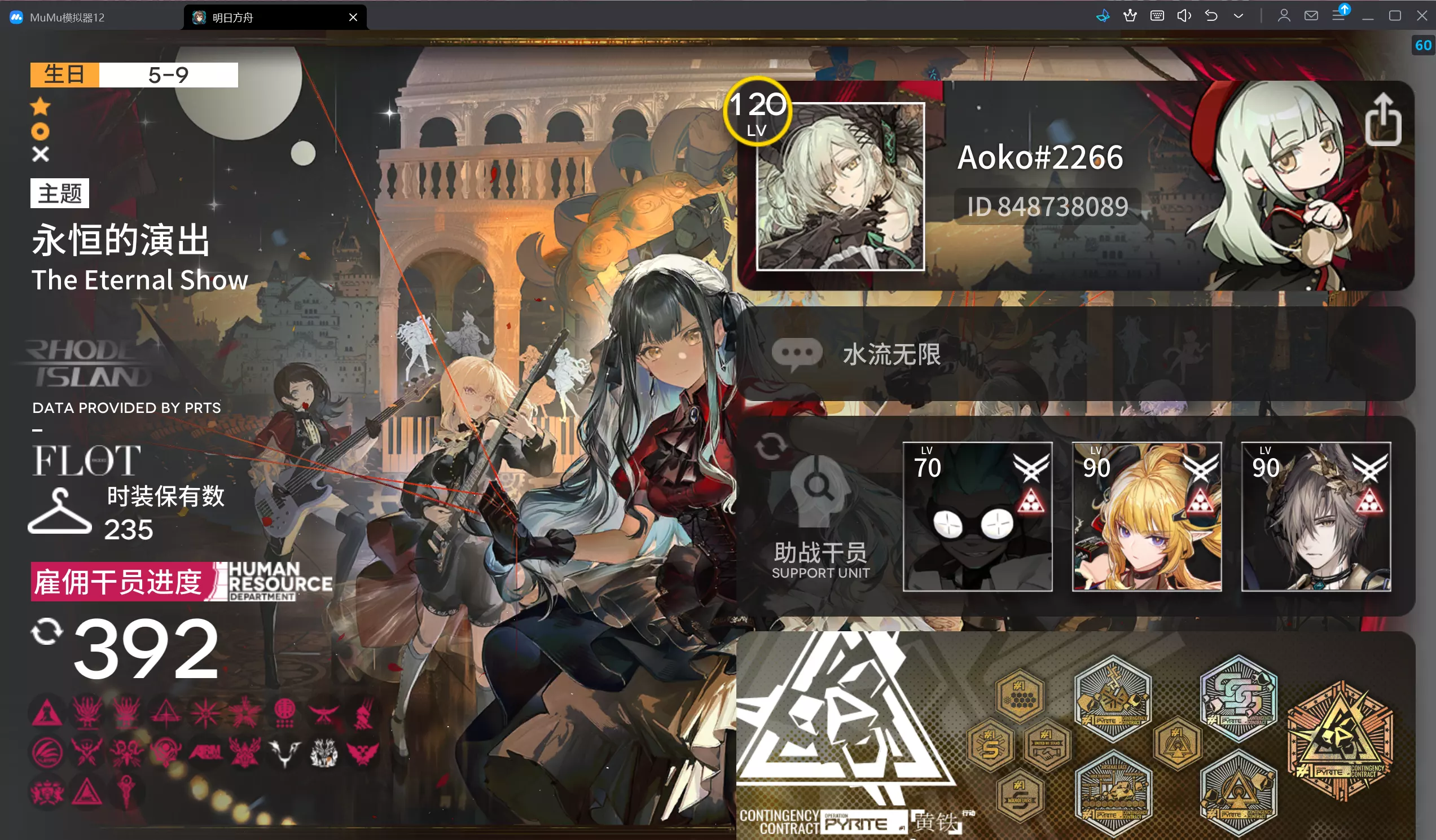Toggle the star marker in the birthday legend
This screenshot has height=840, width=1436.
41,107
